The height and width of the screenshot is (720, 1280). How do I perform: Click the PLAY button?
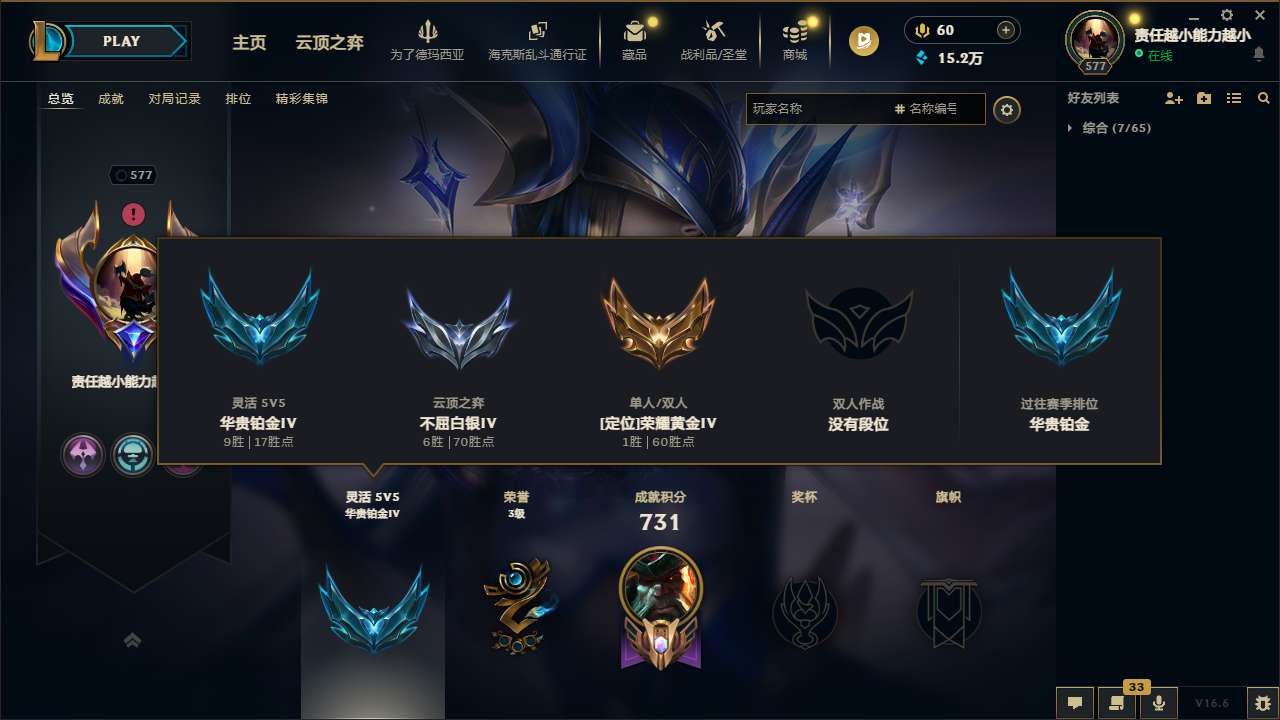(122, 41)
